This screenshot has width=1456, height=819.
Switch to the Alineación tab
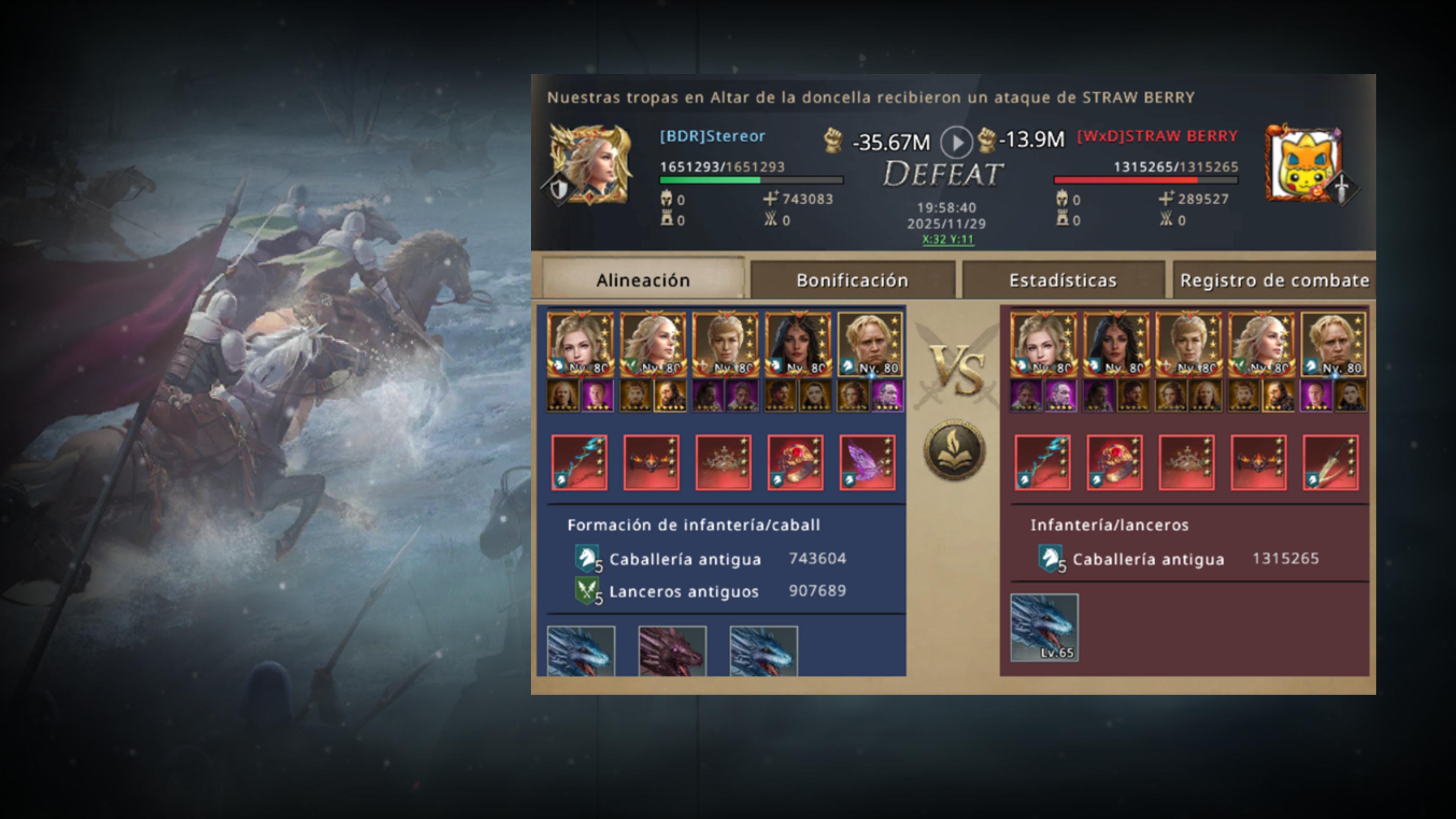pos(643,280)
